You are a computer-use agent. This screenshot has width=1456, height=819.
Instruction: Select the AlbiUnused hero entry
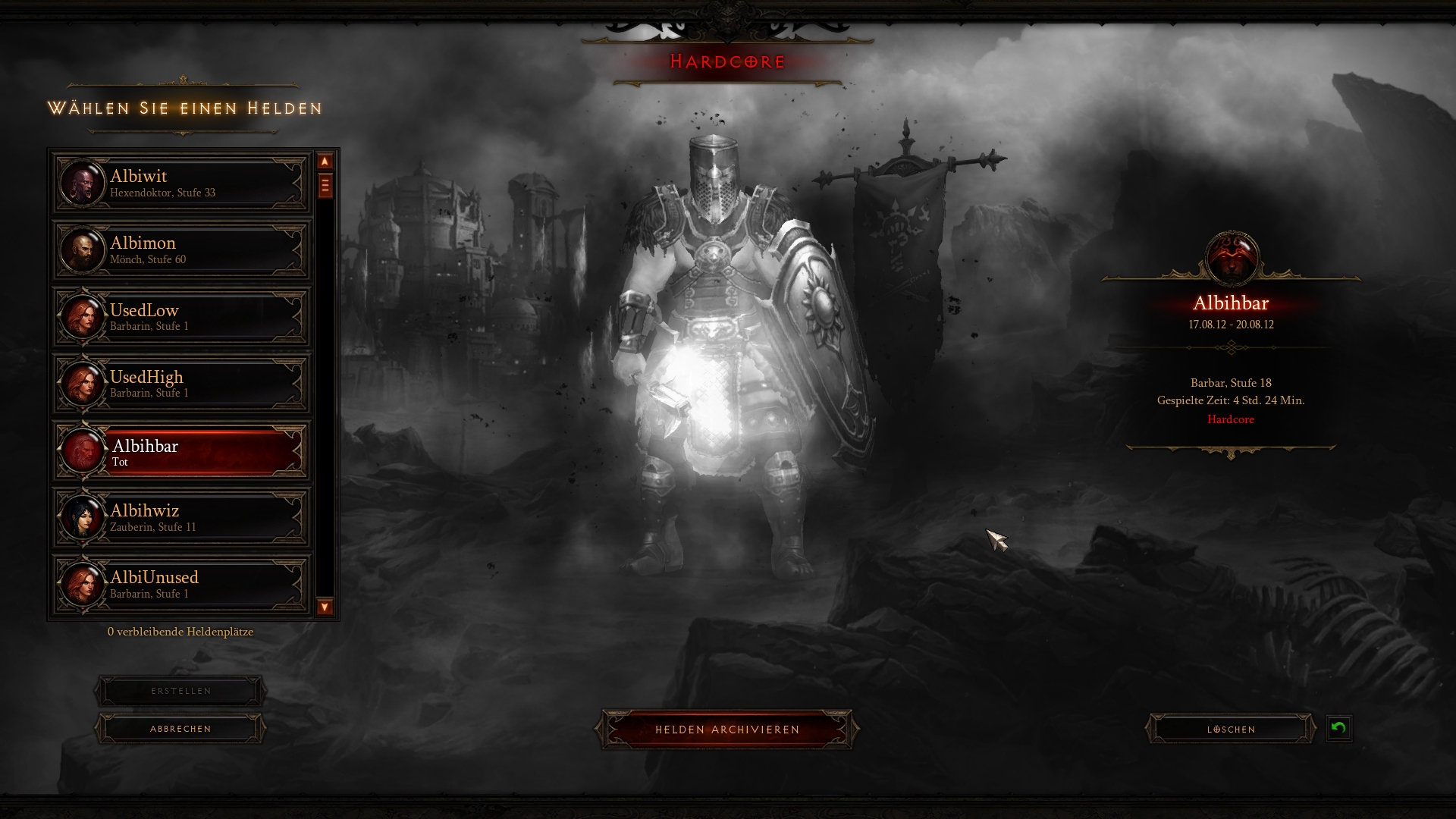[x=182, y=584]
